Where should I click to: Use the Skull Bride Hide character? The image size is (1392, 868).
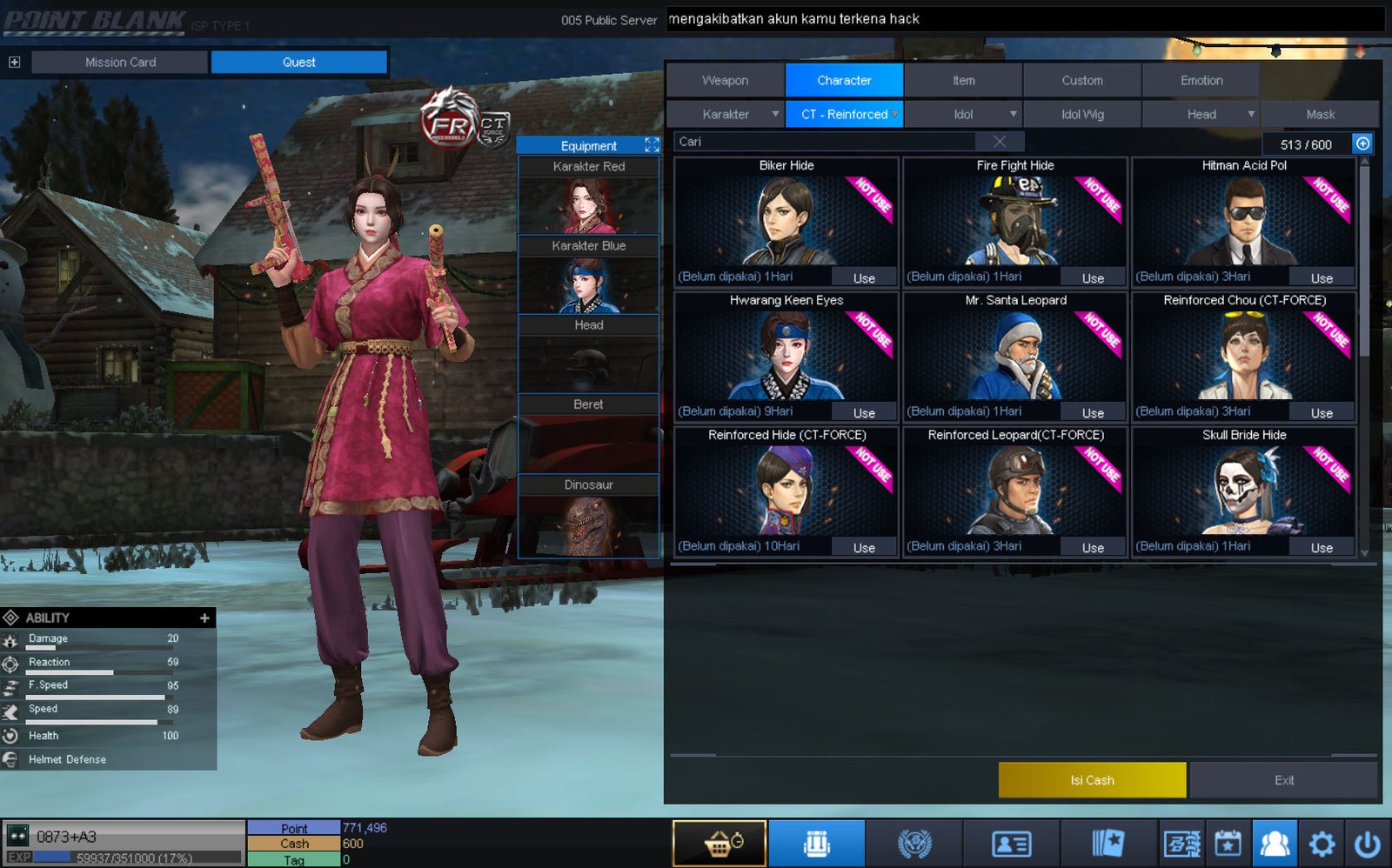(x=1321, y=548)
